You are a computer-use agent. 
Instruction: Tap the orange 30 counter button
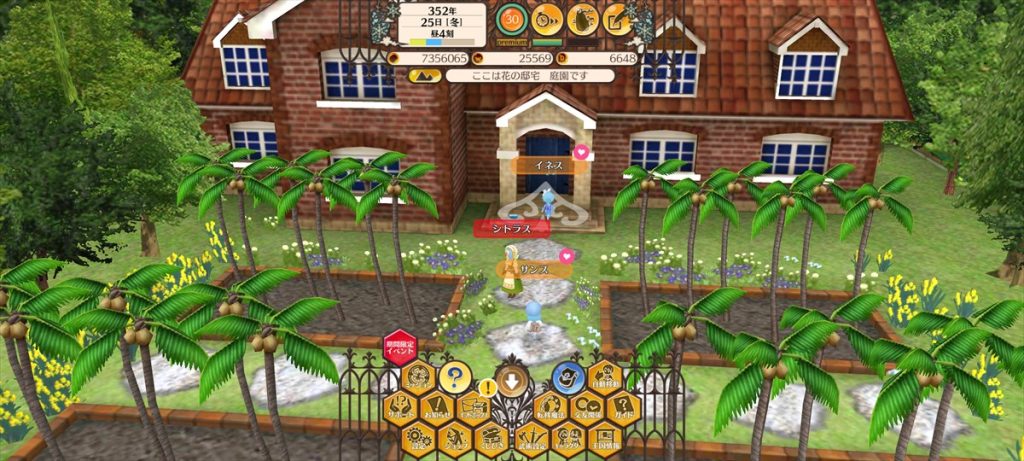pos(512,18)
